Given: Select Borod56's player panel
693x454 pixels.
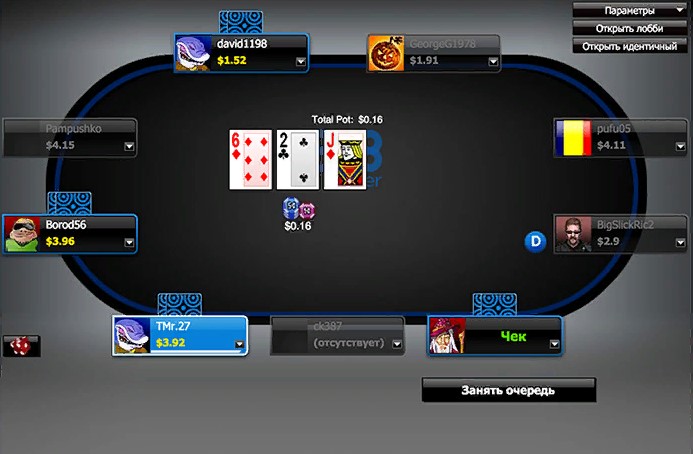Looking at the screenshot, I should tap(69, 234).
